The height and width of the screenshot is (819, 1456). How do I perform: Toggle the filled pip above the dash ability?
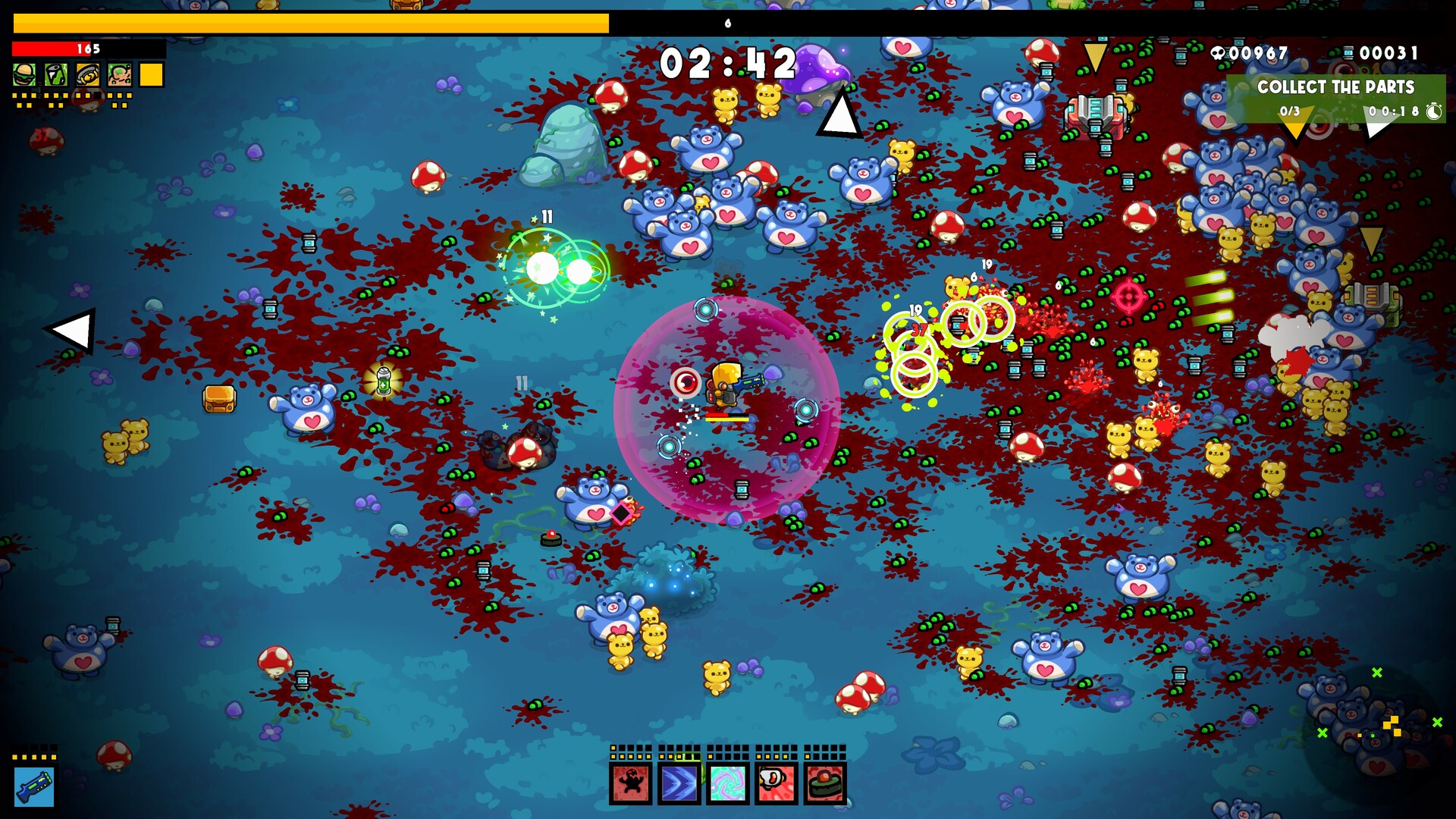(x=661, y=757)
